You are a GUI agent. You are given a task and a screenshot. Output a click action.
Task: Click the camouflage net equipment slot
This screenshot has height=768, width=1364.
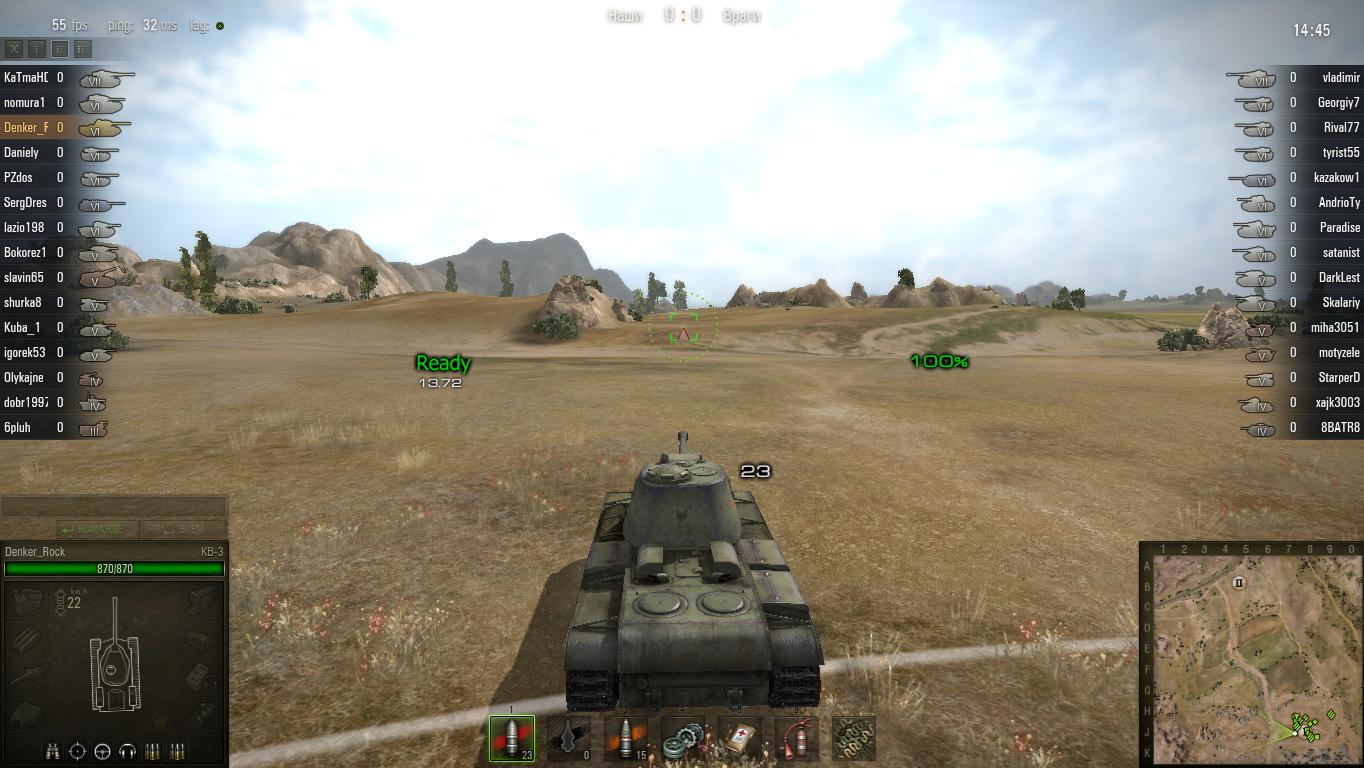[x=854, y=739]
